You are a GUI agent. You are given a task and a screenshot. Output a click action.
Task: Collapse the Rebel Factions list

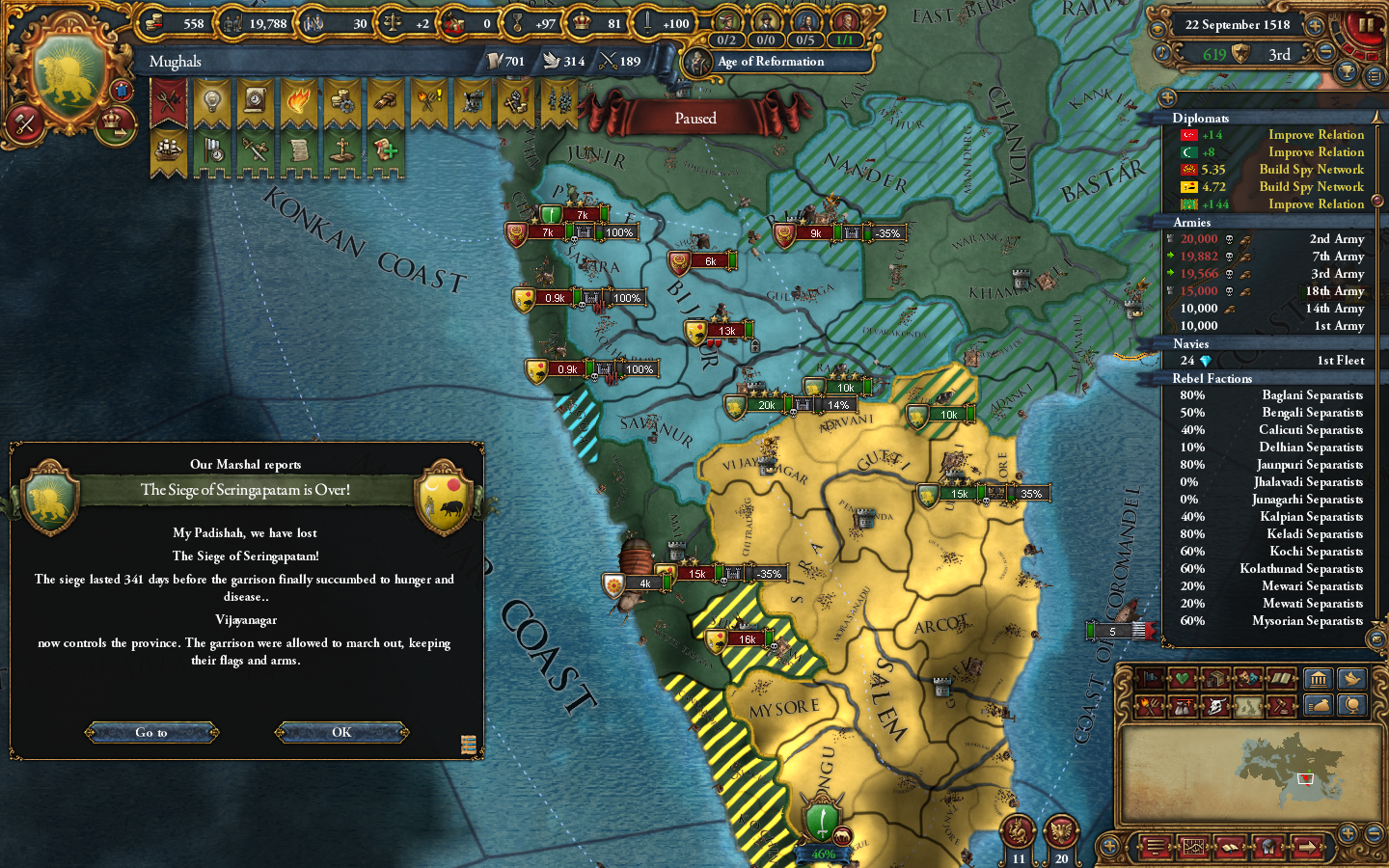(1212, 378)
